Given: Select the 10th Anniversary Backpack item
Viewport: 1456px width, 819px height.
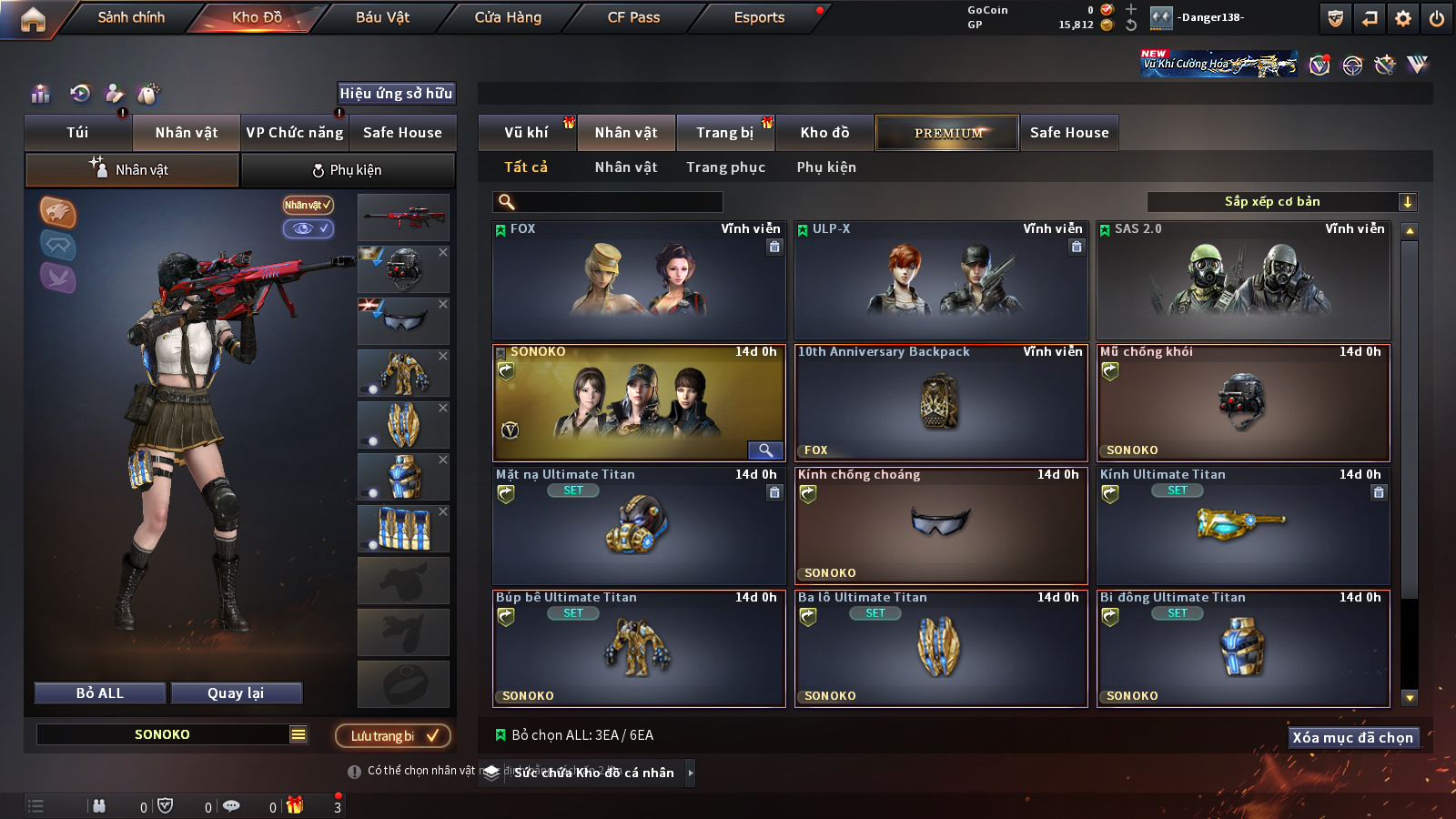Looking at the screenshot, I should pyautogui.click(x=941, y=403).
